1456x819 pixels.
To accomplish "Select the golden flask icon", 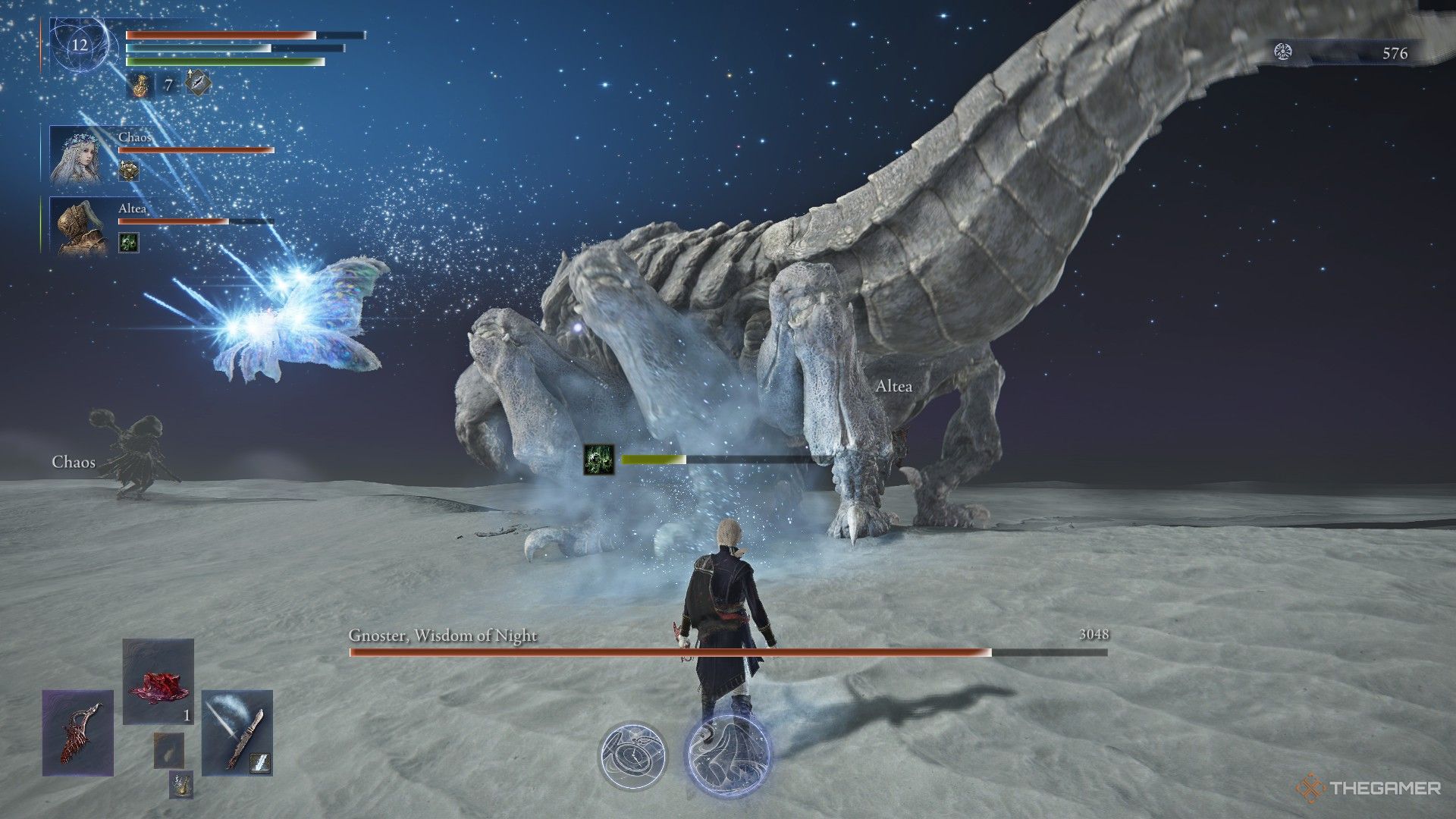I will (140, 84).
